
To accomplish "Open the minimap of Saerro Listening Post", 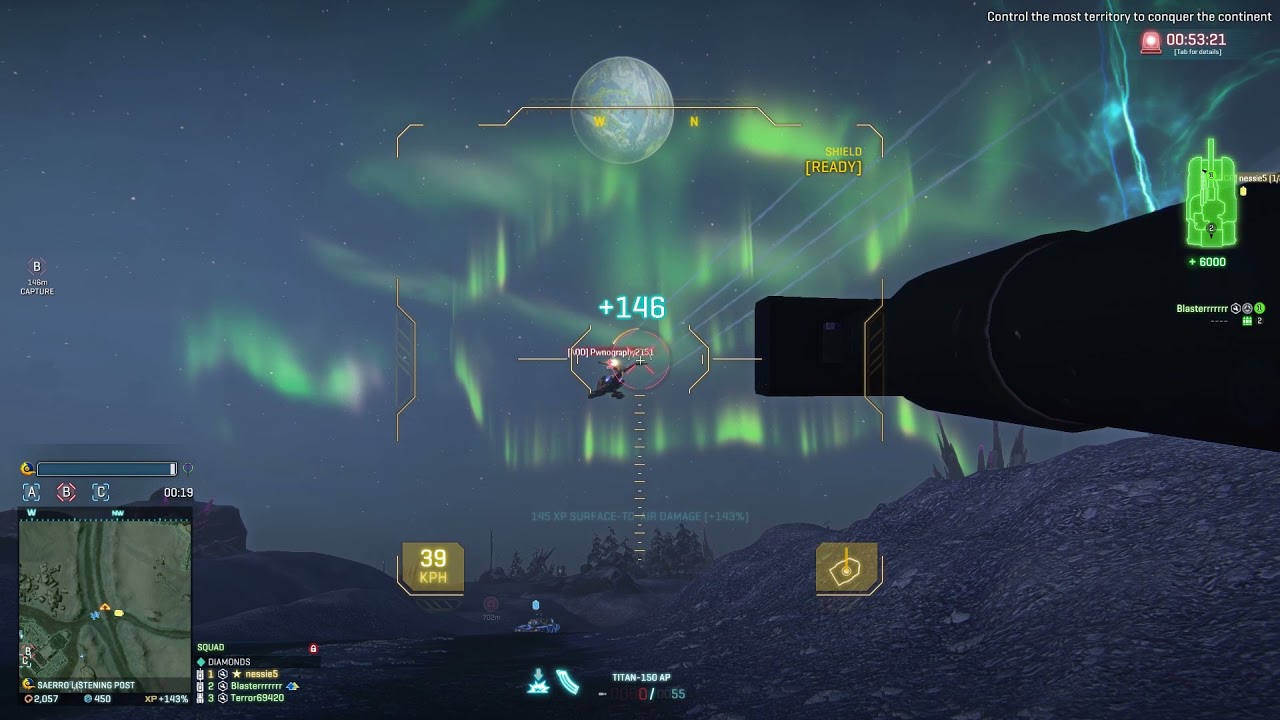I will [x=105, y=594].
